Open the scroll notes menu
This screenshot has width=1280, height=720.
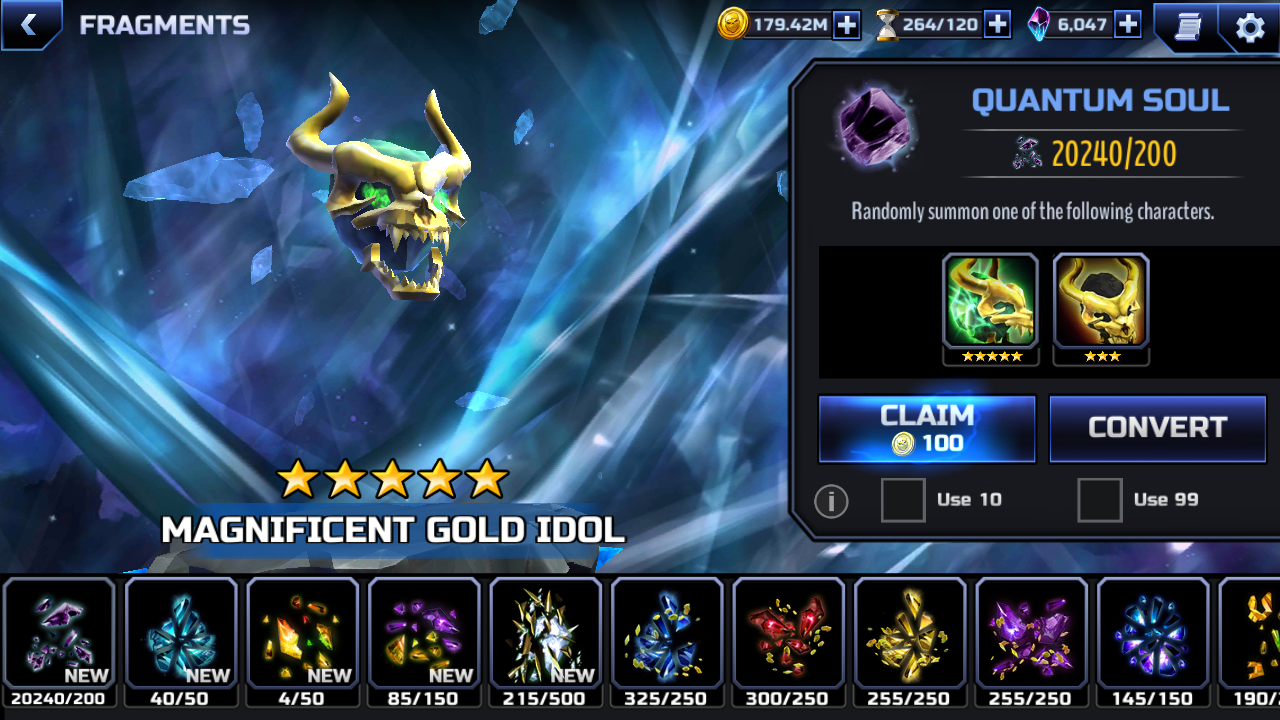(1187, 26)
